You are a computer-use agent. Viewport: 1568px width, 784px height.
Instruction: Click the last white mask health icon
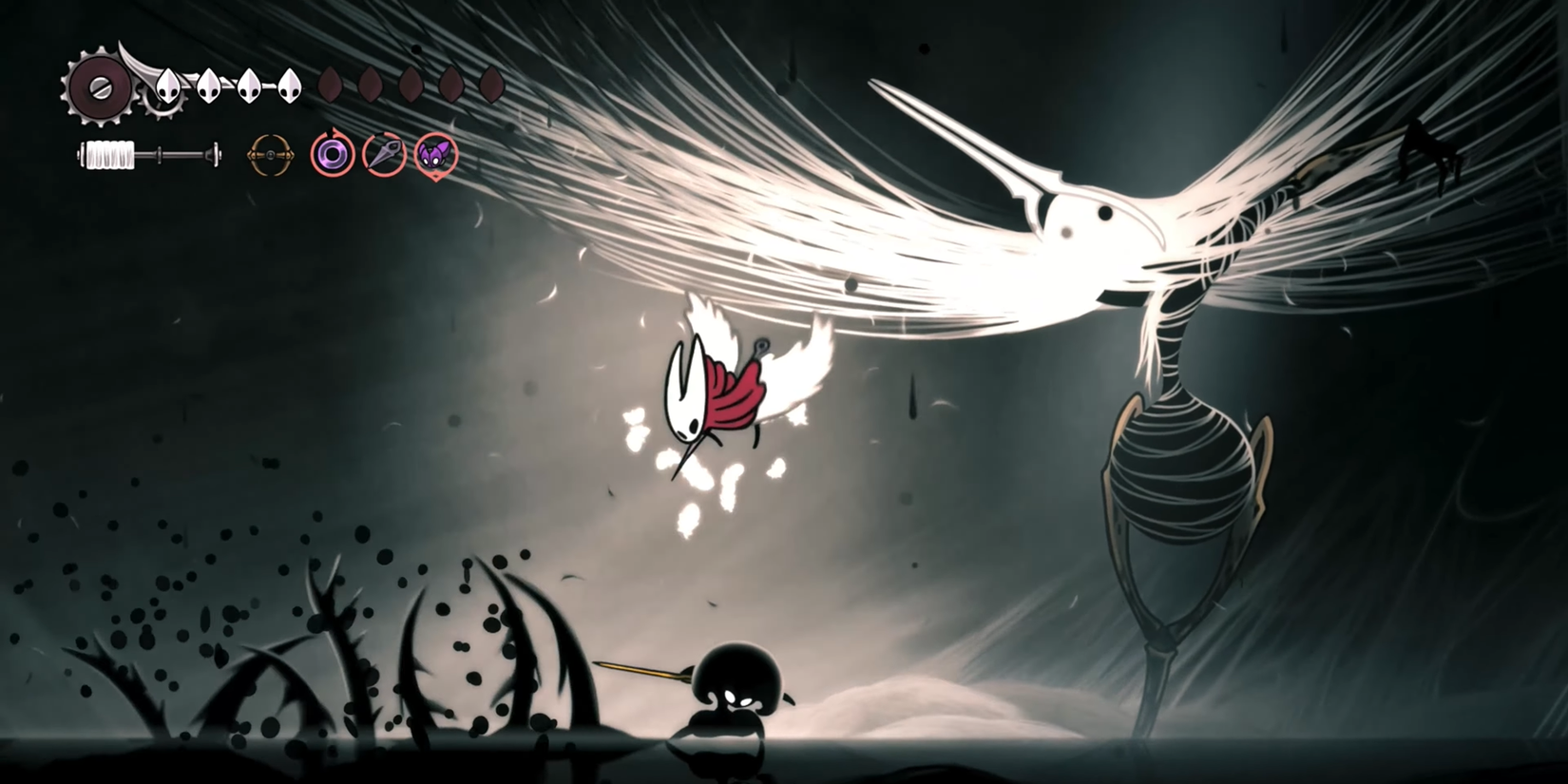289,86
